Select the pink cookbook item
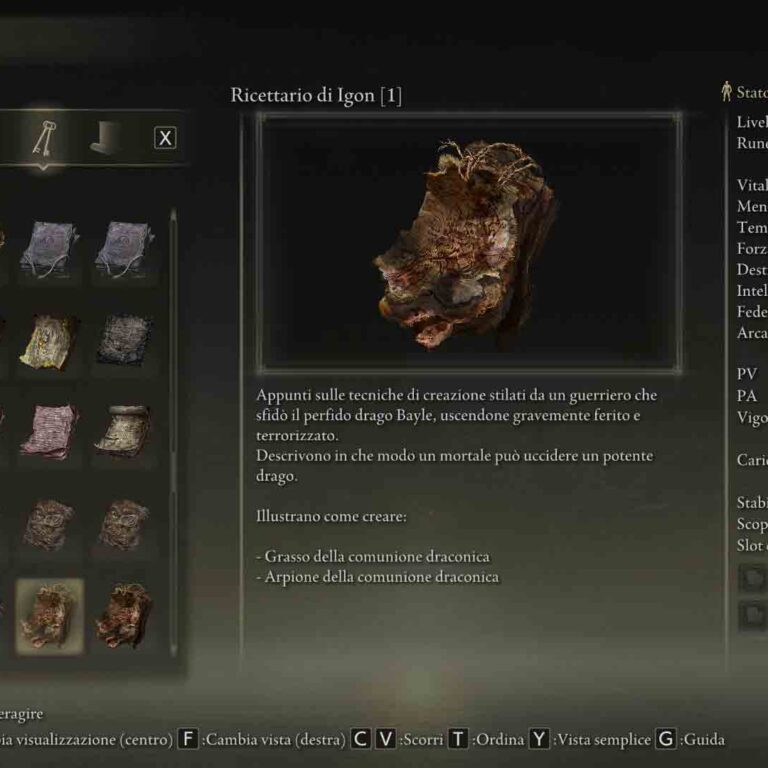Image resolution: width=768 pixels, height=768 pixels. 49,431
